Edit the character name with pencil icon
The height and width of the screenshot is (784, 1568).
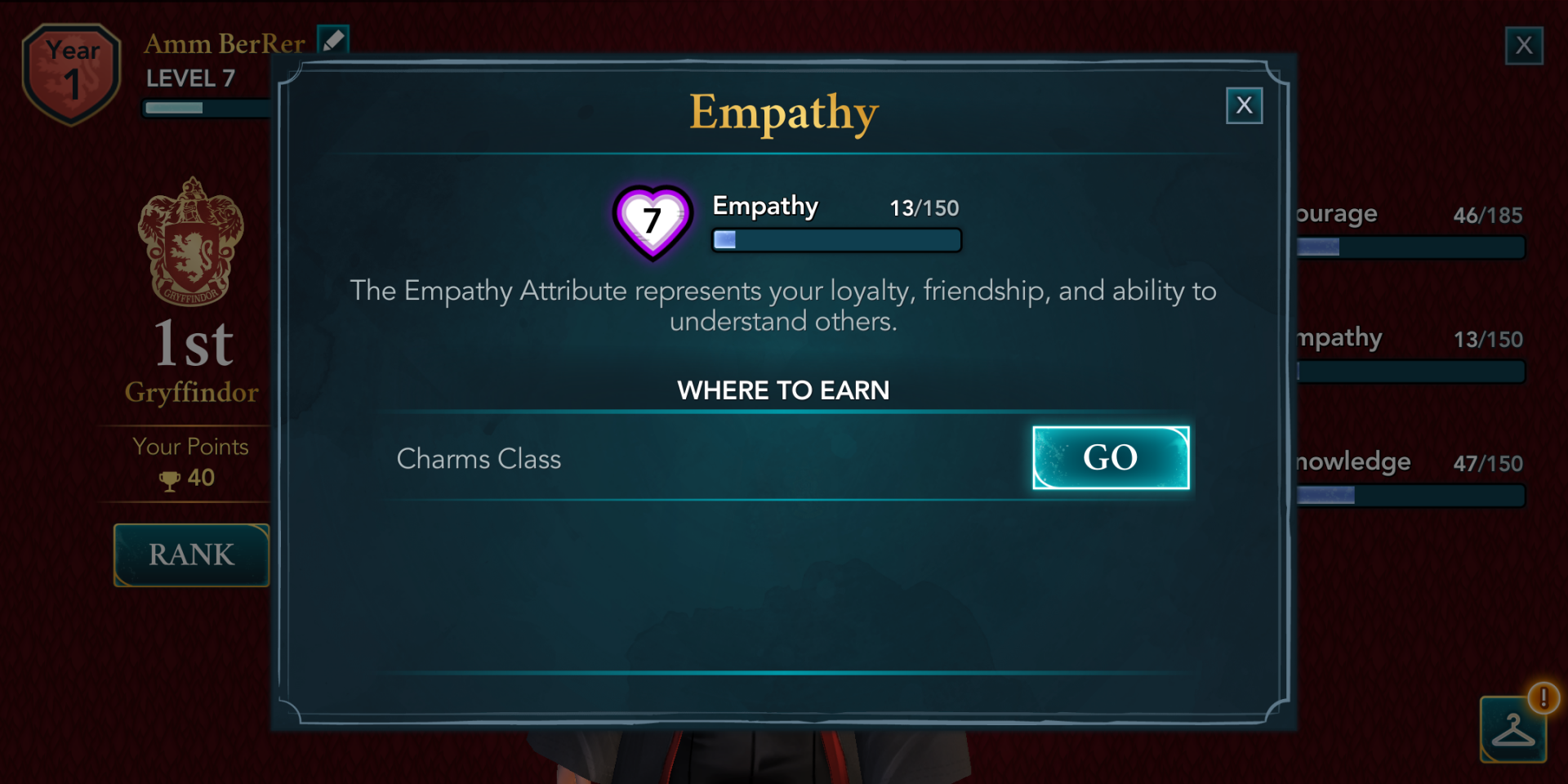(333, 40)
